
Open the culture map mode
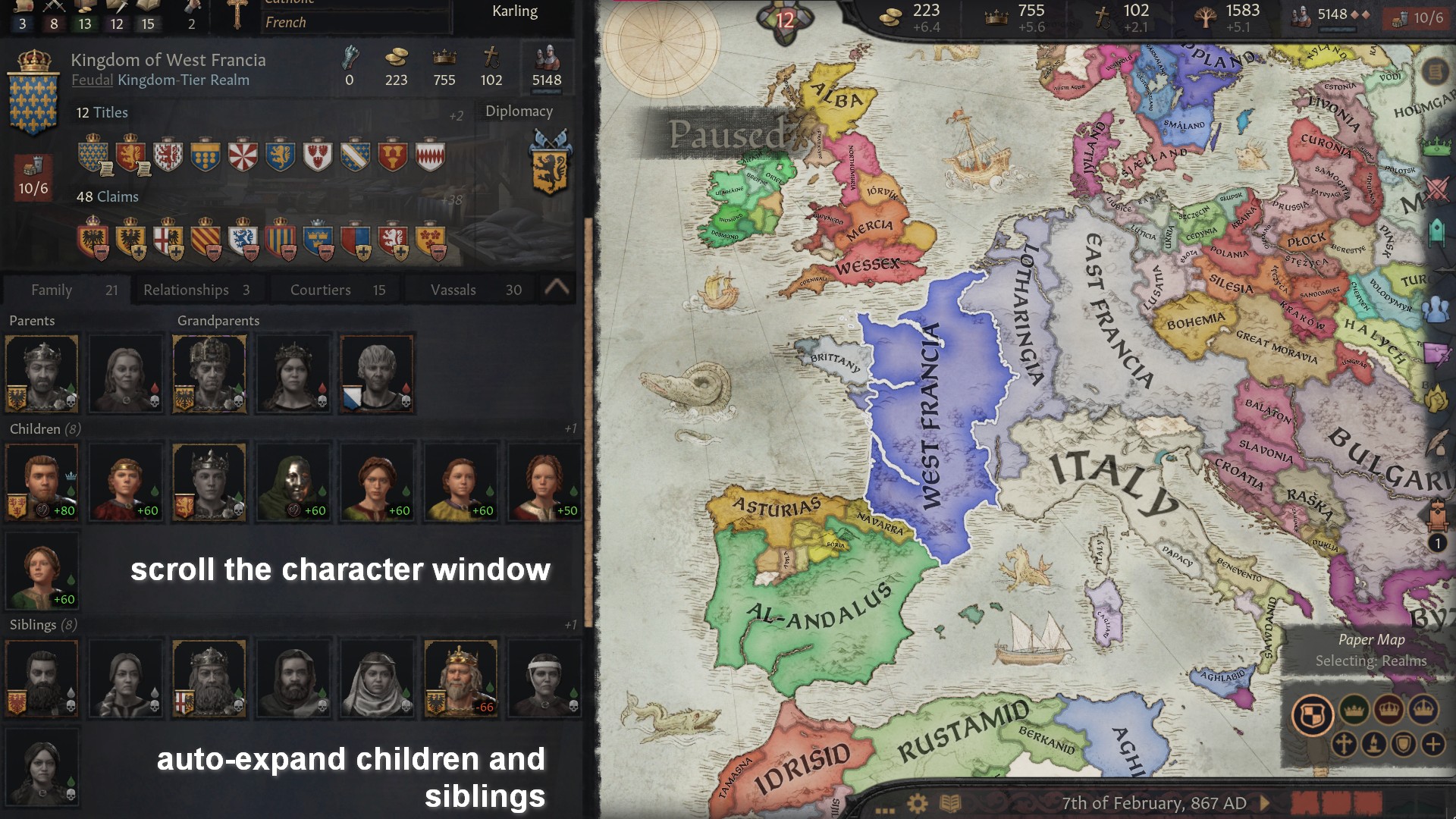(1373, 744)
